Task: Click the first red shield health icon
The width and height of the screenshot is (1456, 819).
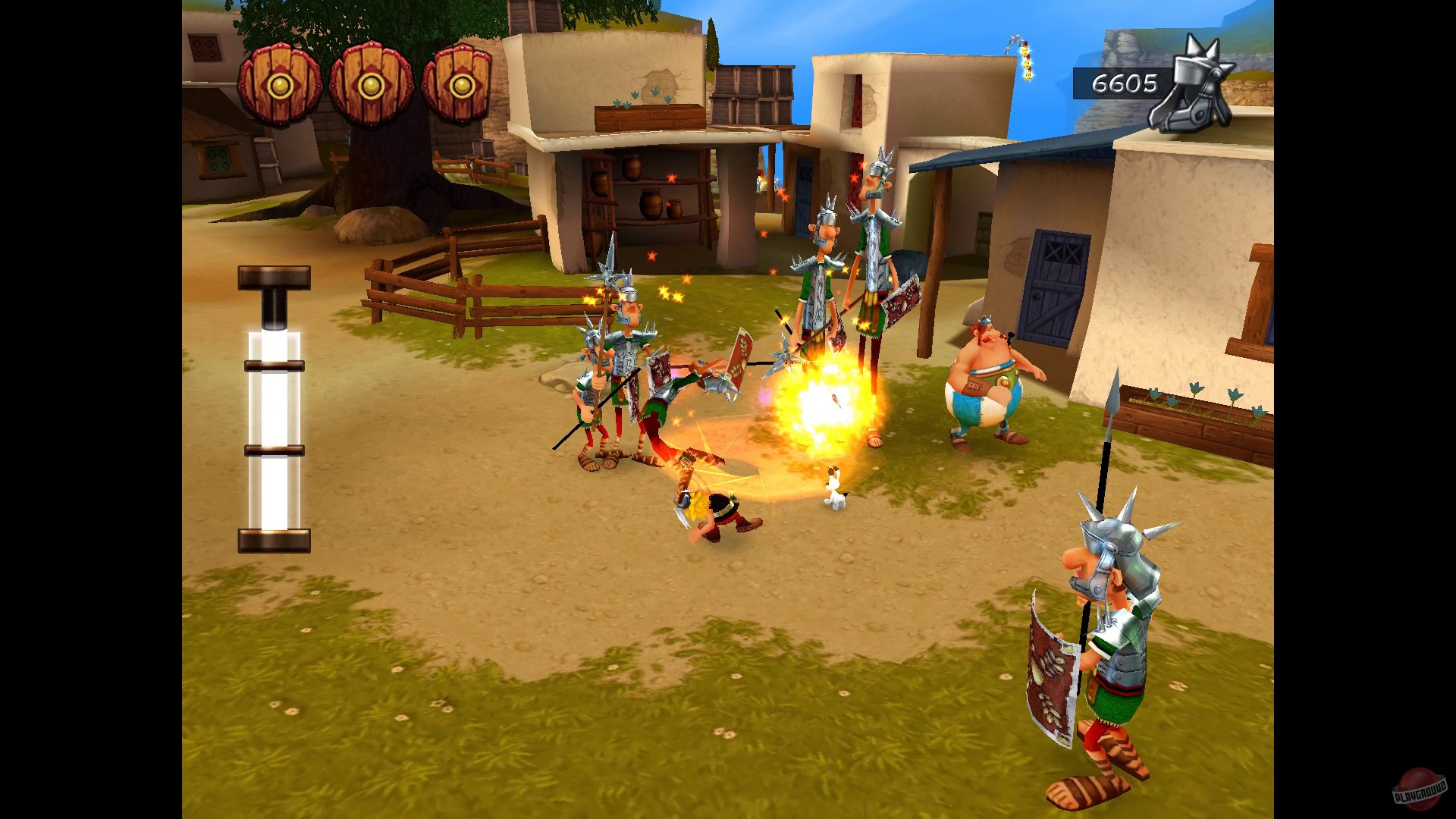Action: pos(280,83)
